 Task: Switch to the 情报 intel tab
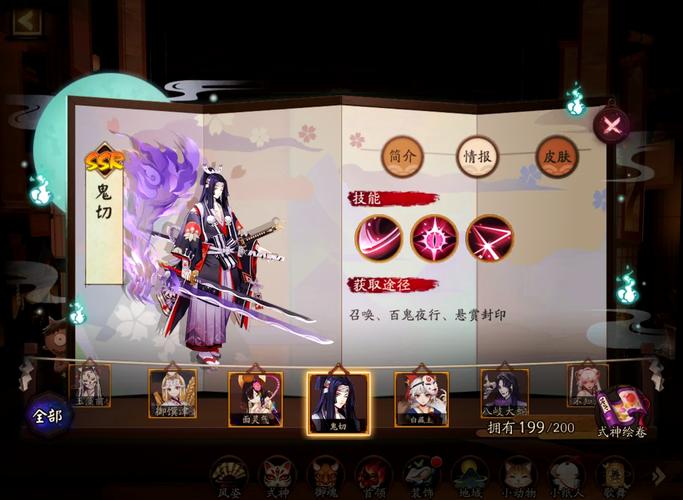(479, 155)
